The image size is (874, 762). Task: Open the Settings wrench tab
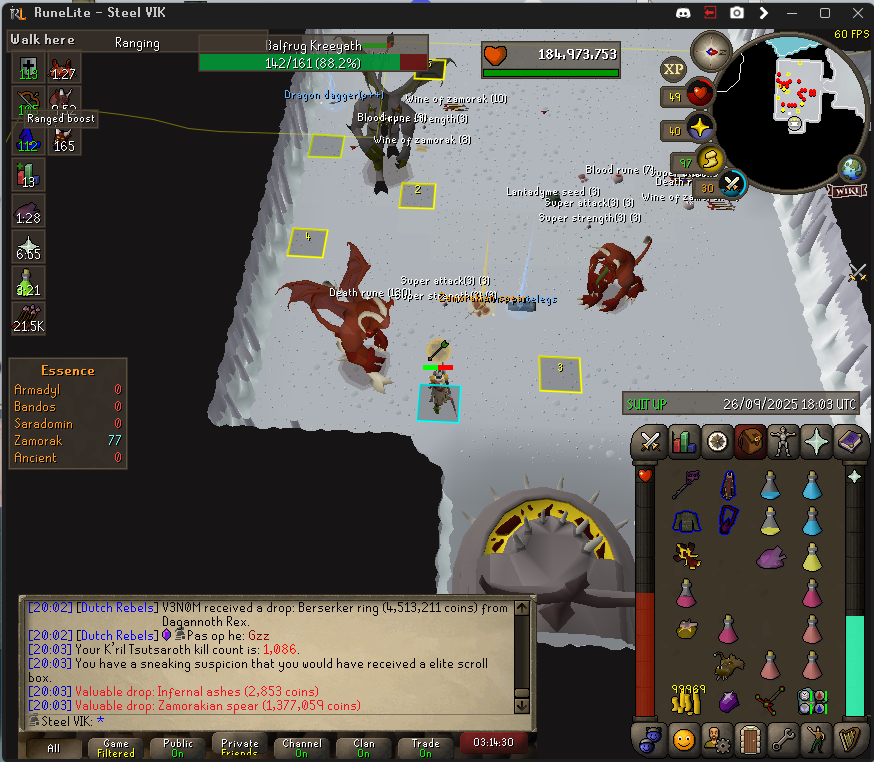point(783,740)
